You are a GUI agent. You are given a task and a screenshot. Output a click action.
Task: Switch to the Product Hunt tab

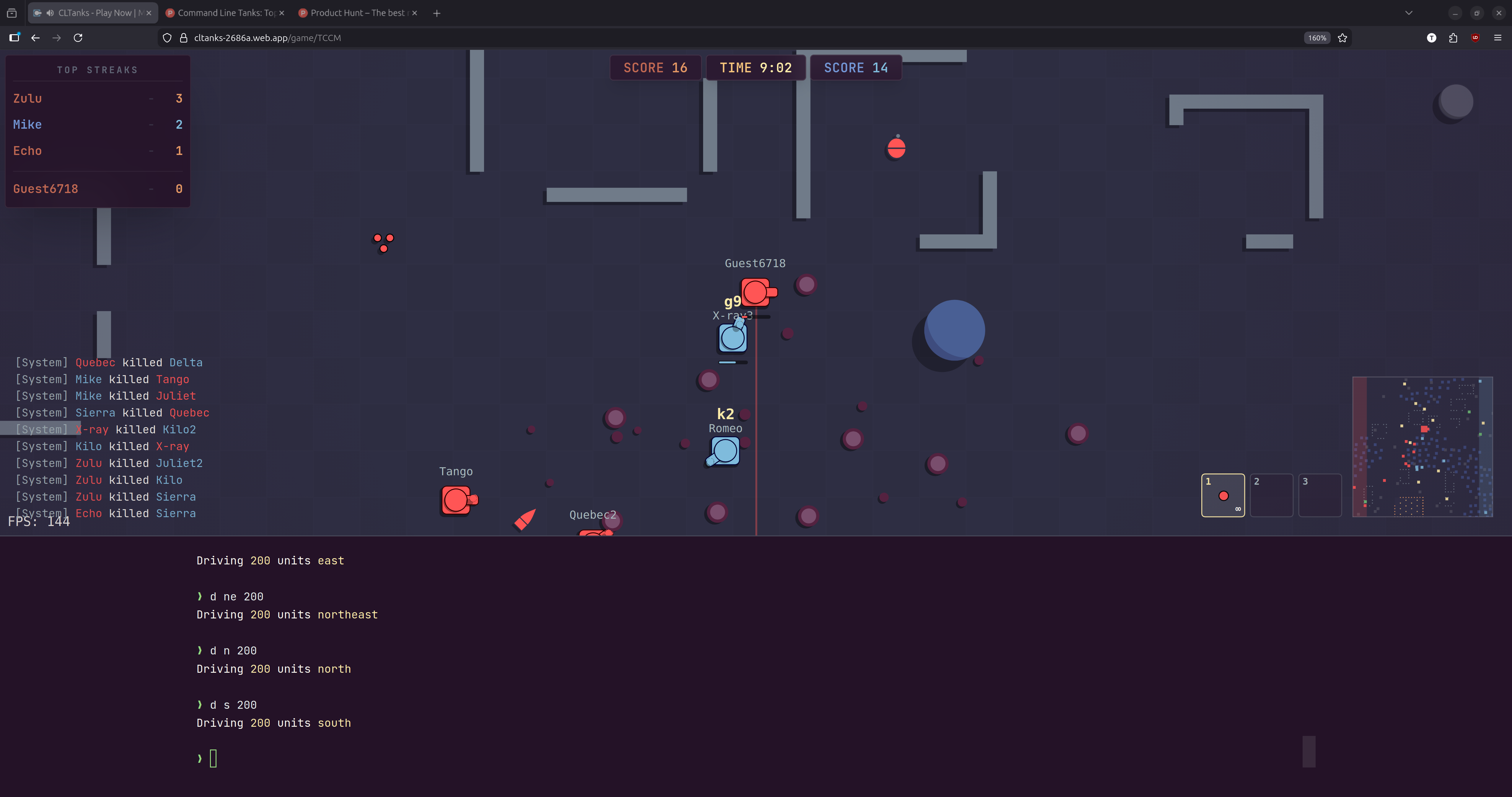pyautogui.click(x=352, y=12)
